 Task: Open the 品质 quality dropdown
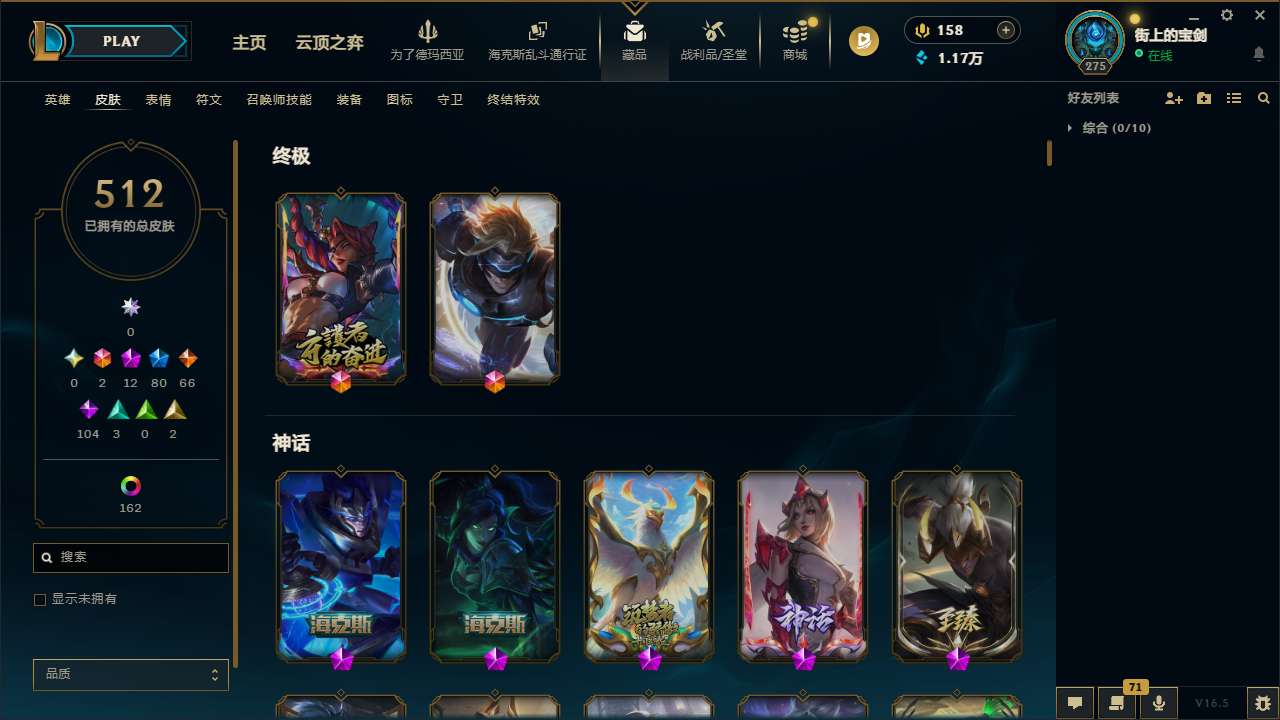(130, 674)
